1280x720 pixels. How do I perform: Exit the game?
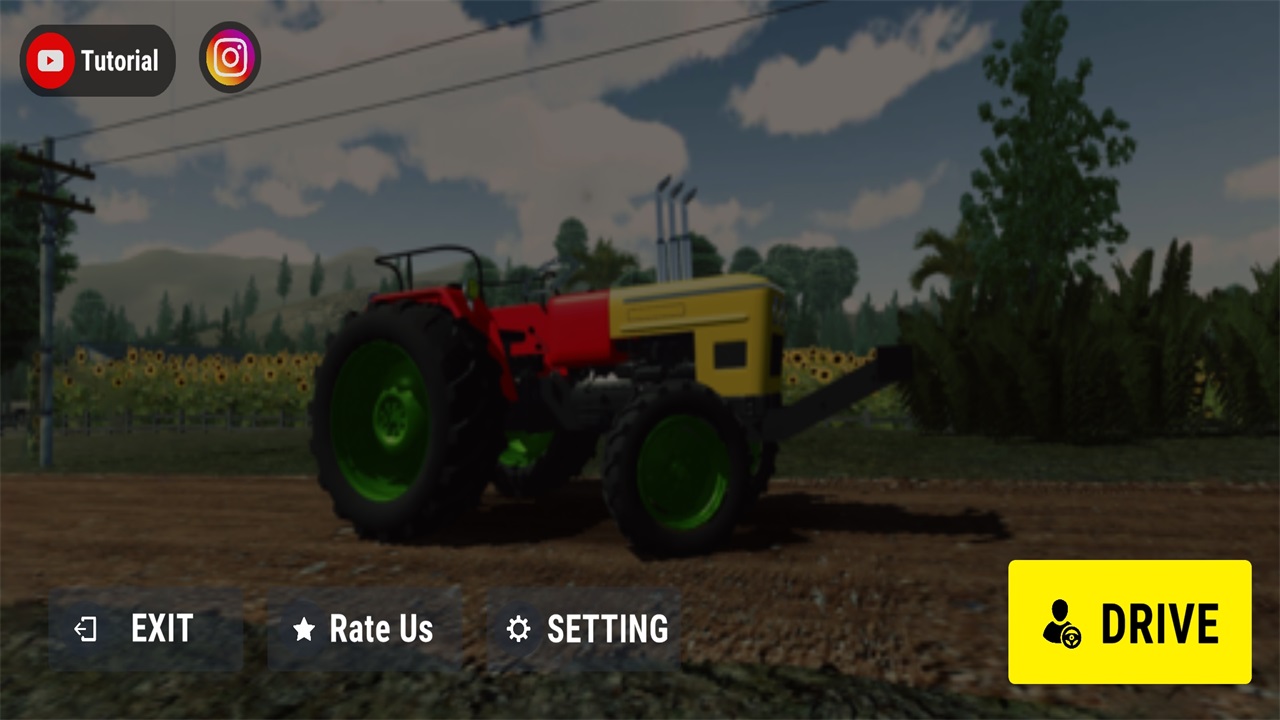(146, 629)
